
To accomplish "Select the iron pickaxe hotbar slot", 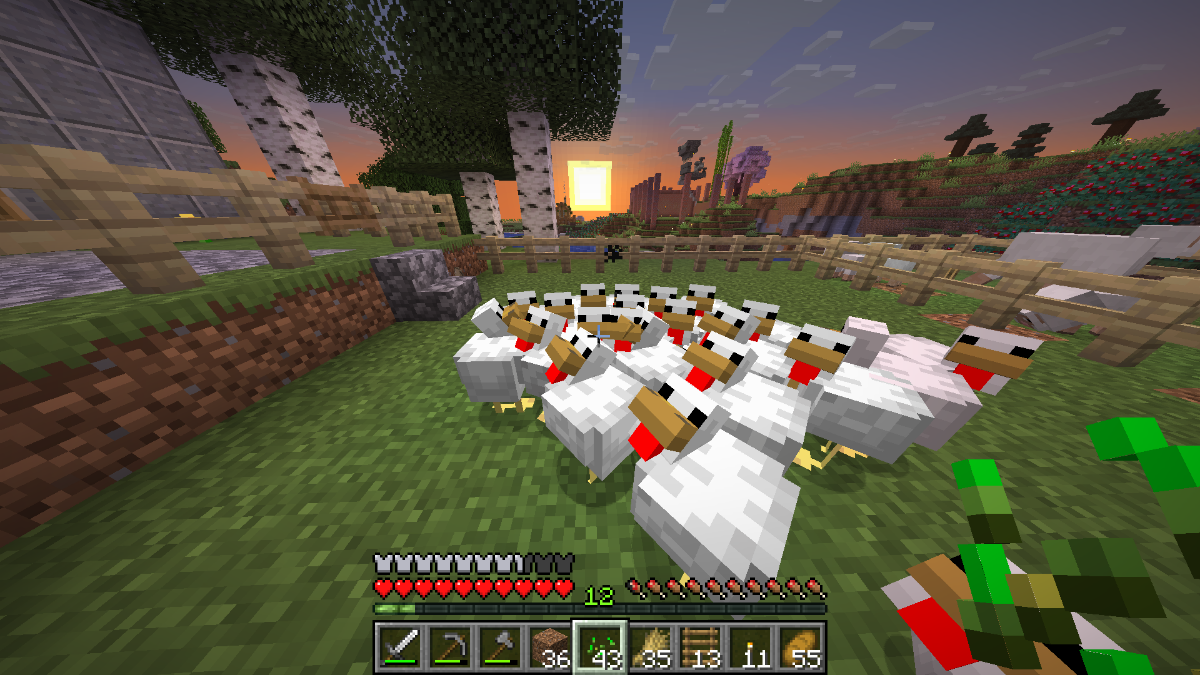I will 449,646.
